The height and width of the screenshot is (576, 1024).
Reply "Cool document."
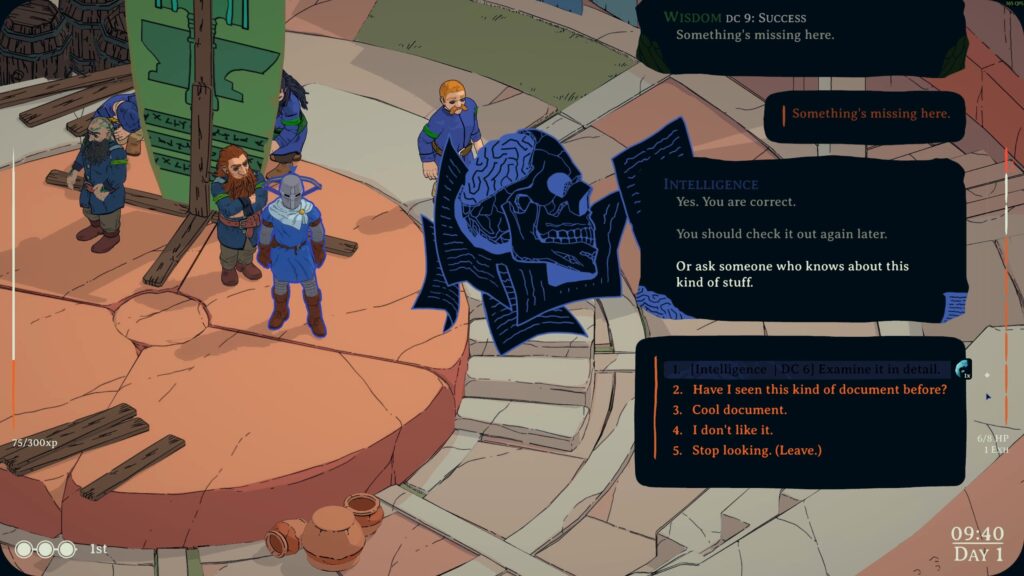point(739,410)
